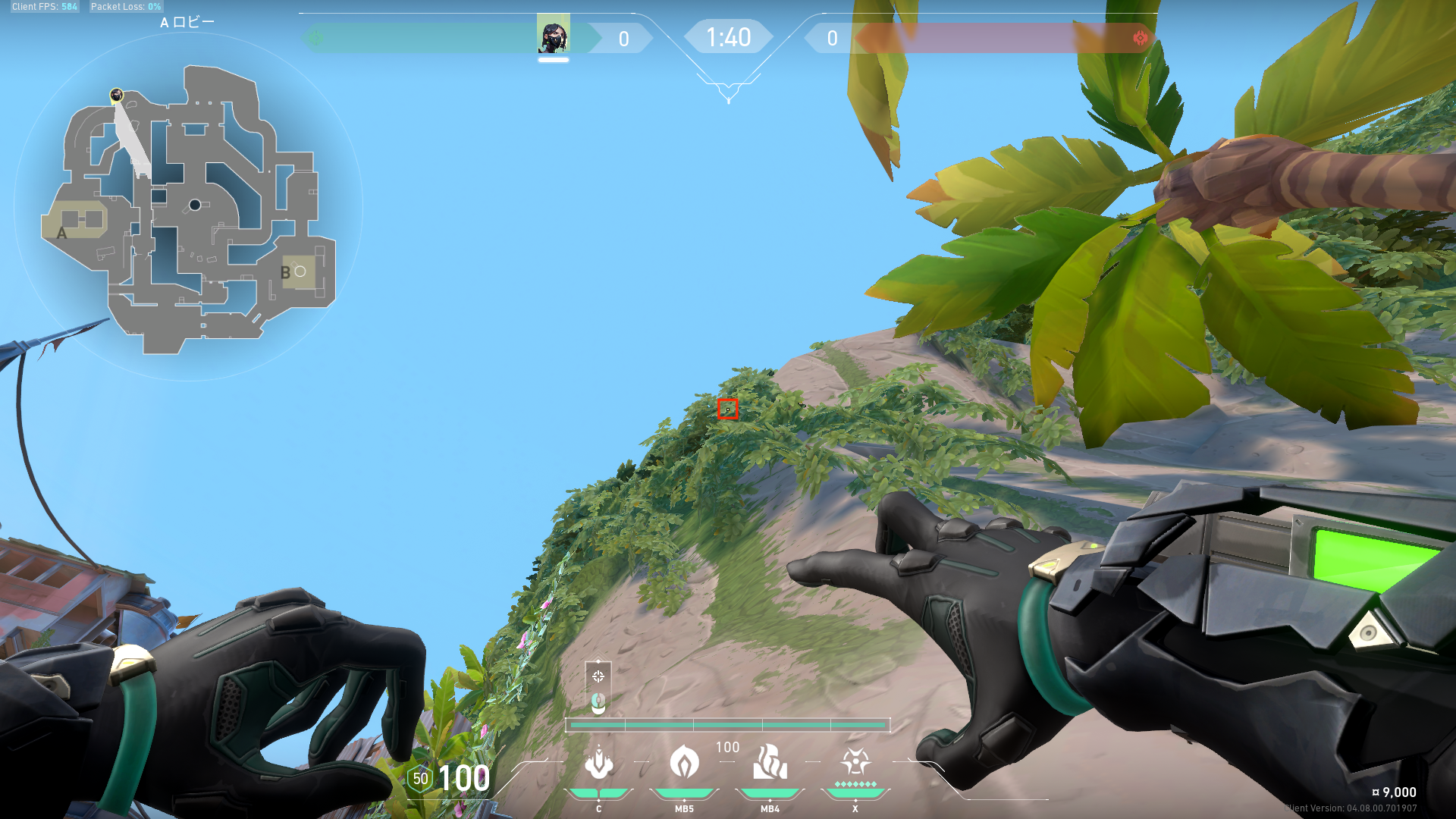Choose the Toxic Screen ability icon

[770, 763]
